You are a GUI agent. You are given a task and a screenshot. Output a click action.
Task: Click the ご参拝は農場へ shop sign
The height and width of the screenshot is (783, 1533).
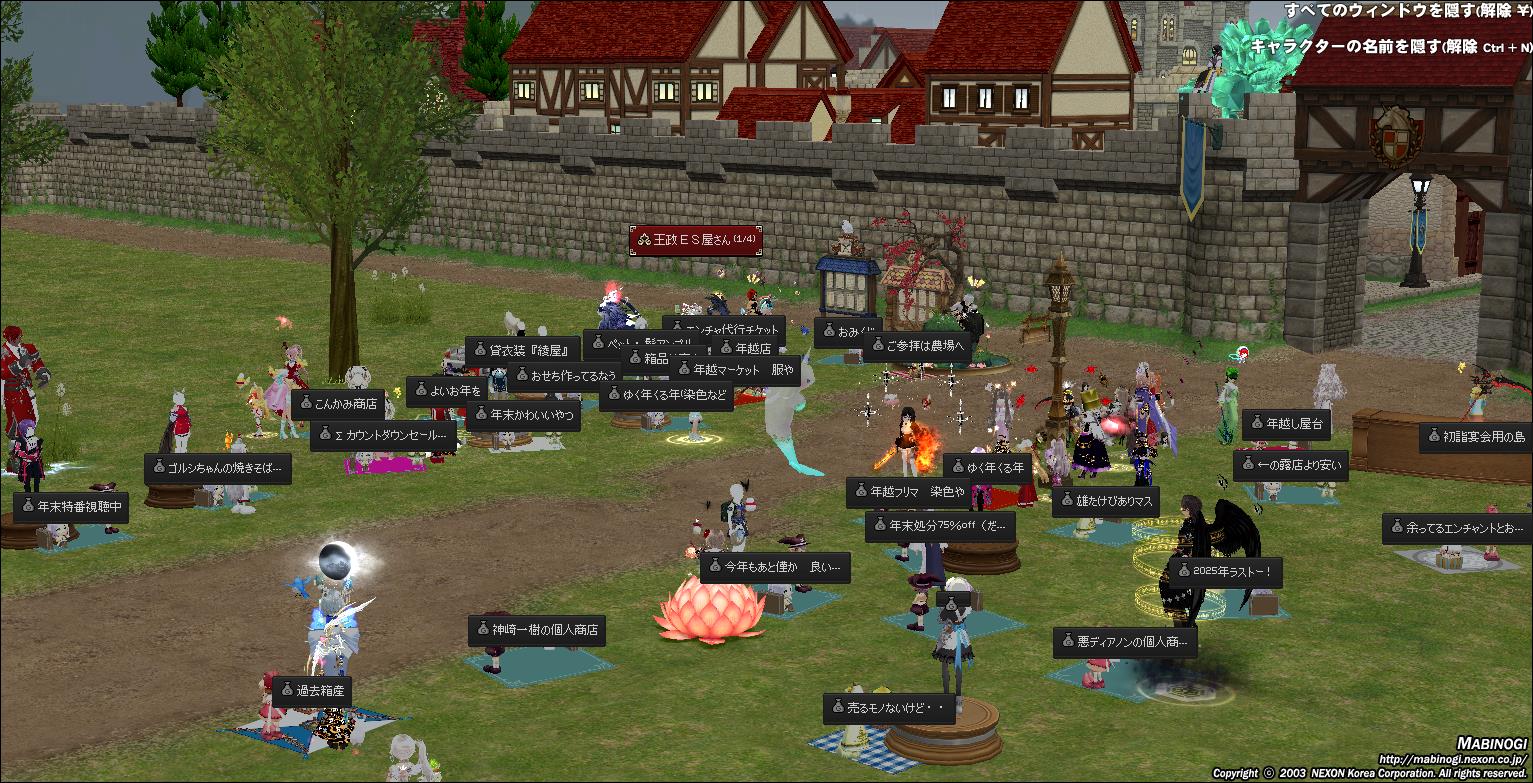coord(915,347)
